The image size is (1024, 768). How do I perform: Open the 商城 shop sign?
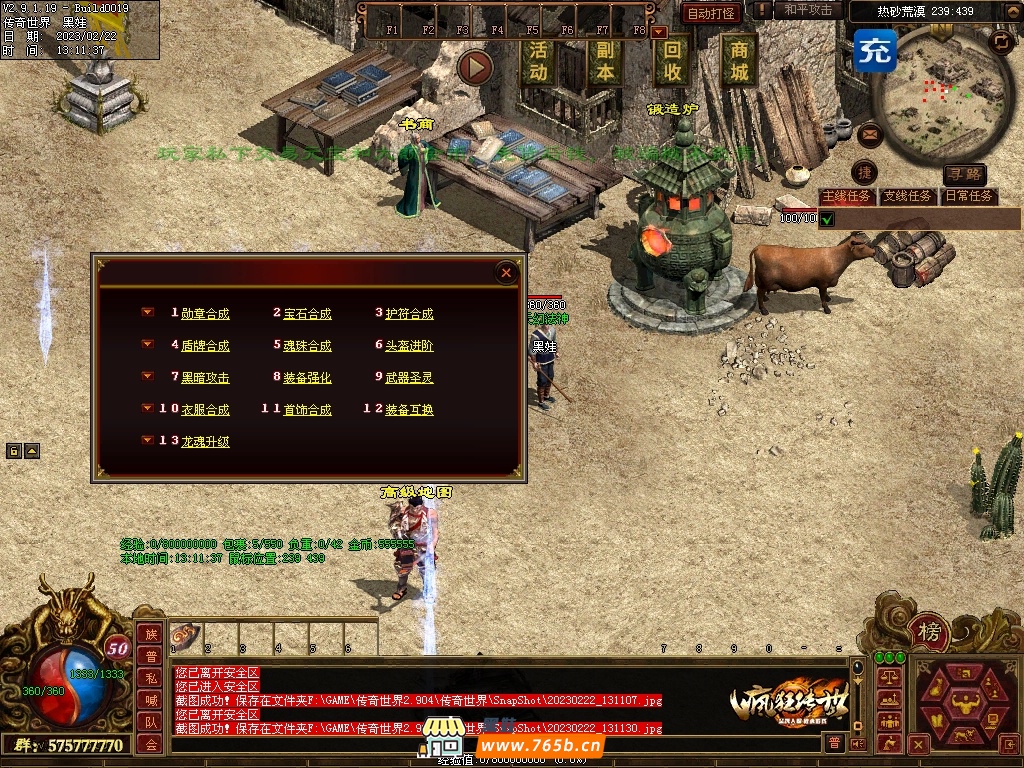pos(739,61)
